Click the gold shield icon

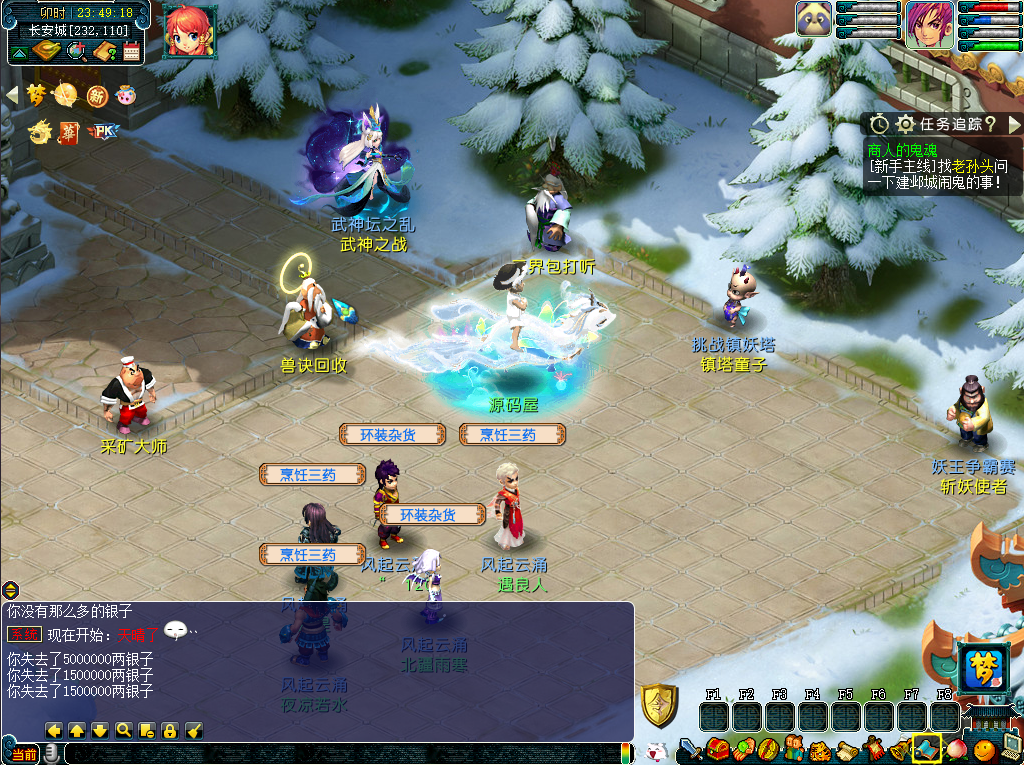(659, 706)
